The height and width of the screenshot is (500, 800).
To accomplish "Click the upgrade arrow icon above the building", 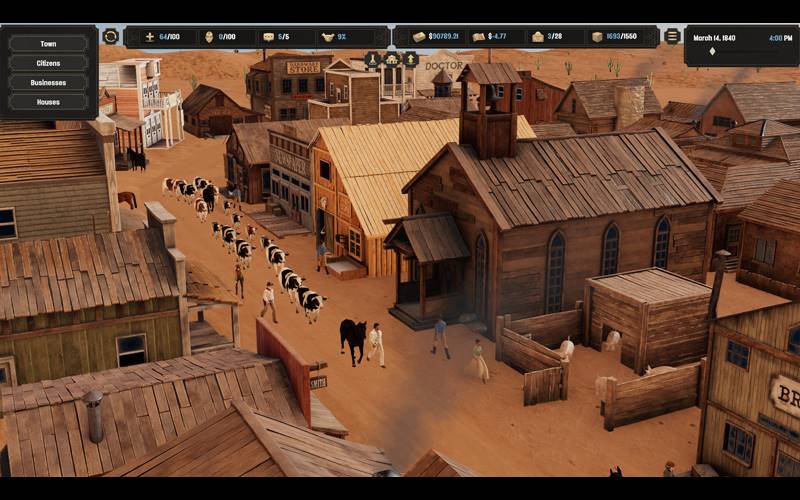I will tap(410, 59).
